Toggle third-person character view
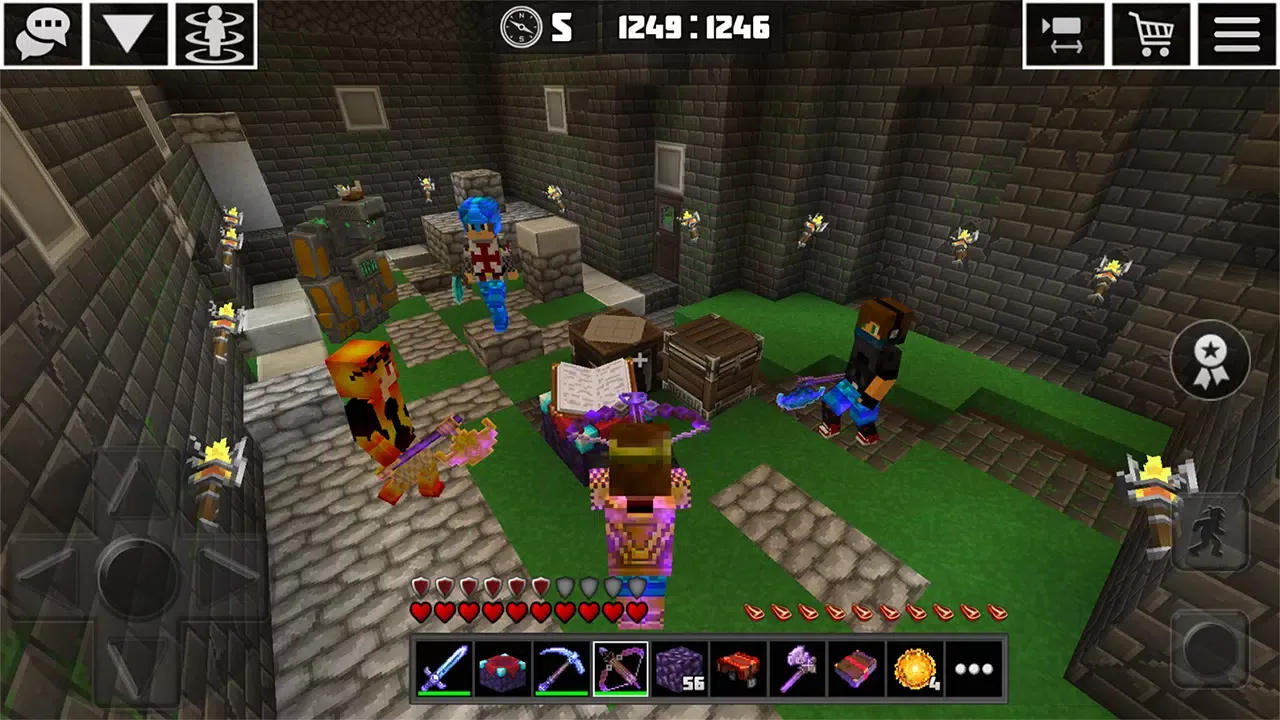Screen dimensions: 1280x720 coord(213,33)
